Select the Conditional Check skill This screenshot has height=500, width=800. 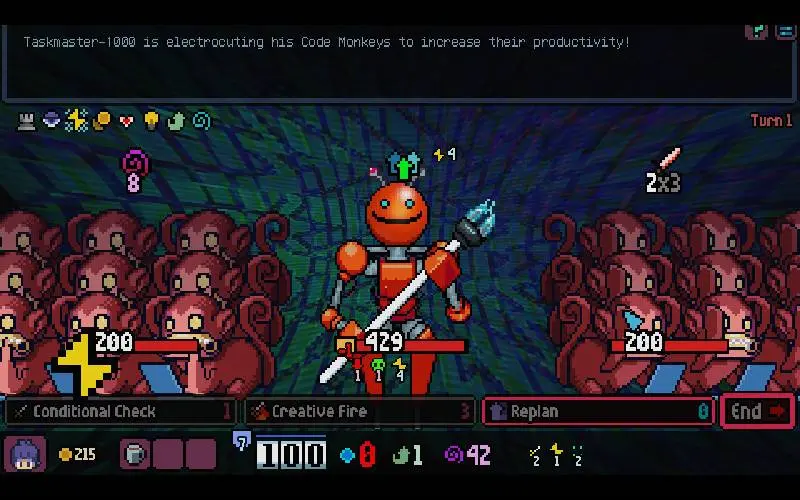pos(120,411)
